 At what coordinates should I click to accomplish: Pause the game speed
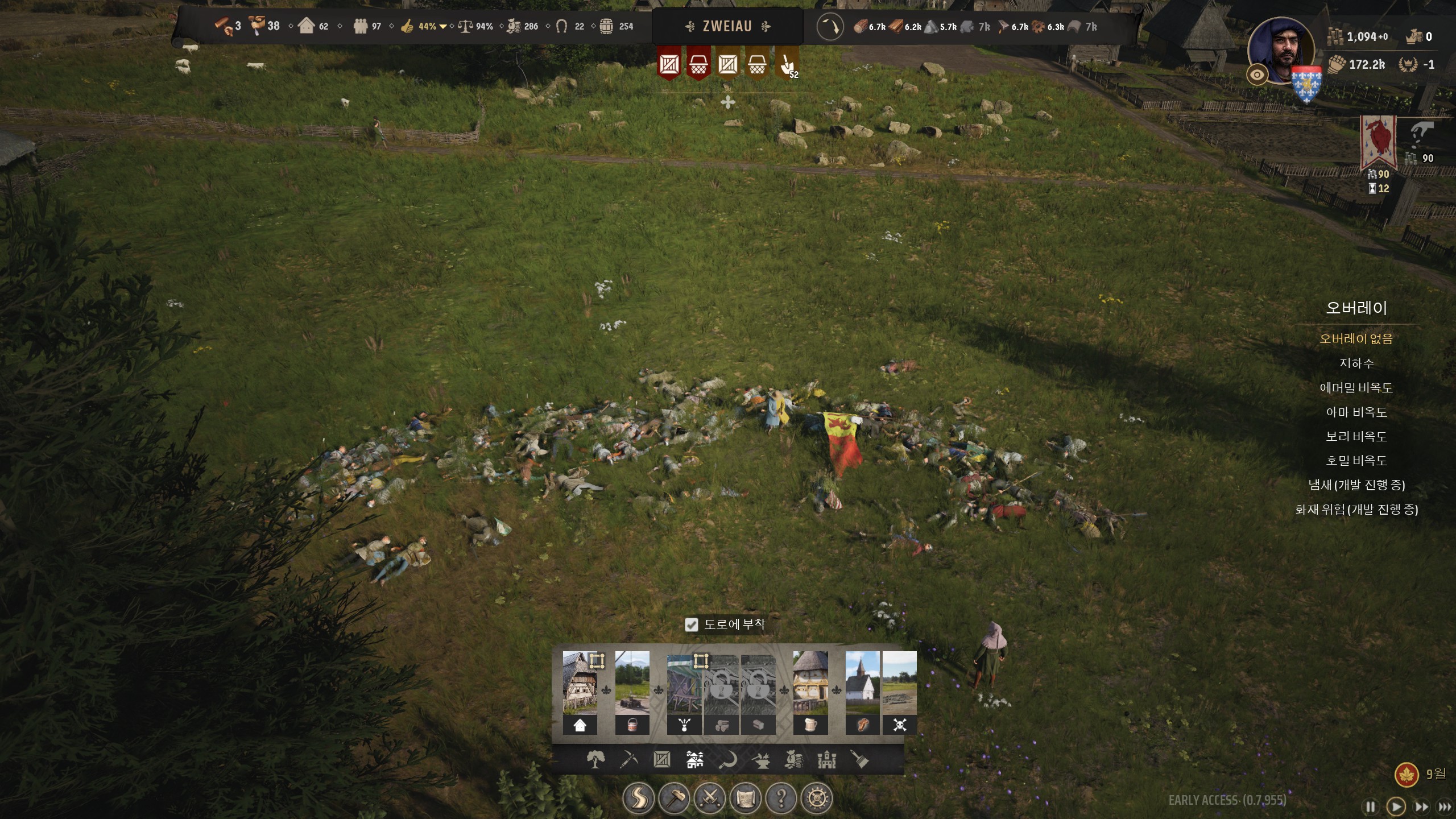click(x=1371, y=806)
